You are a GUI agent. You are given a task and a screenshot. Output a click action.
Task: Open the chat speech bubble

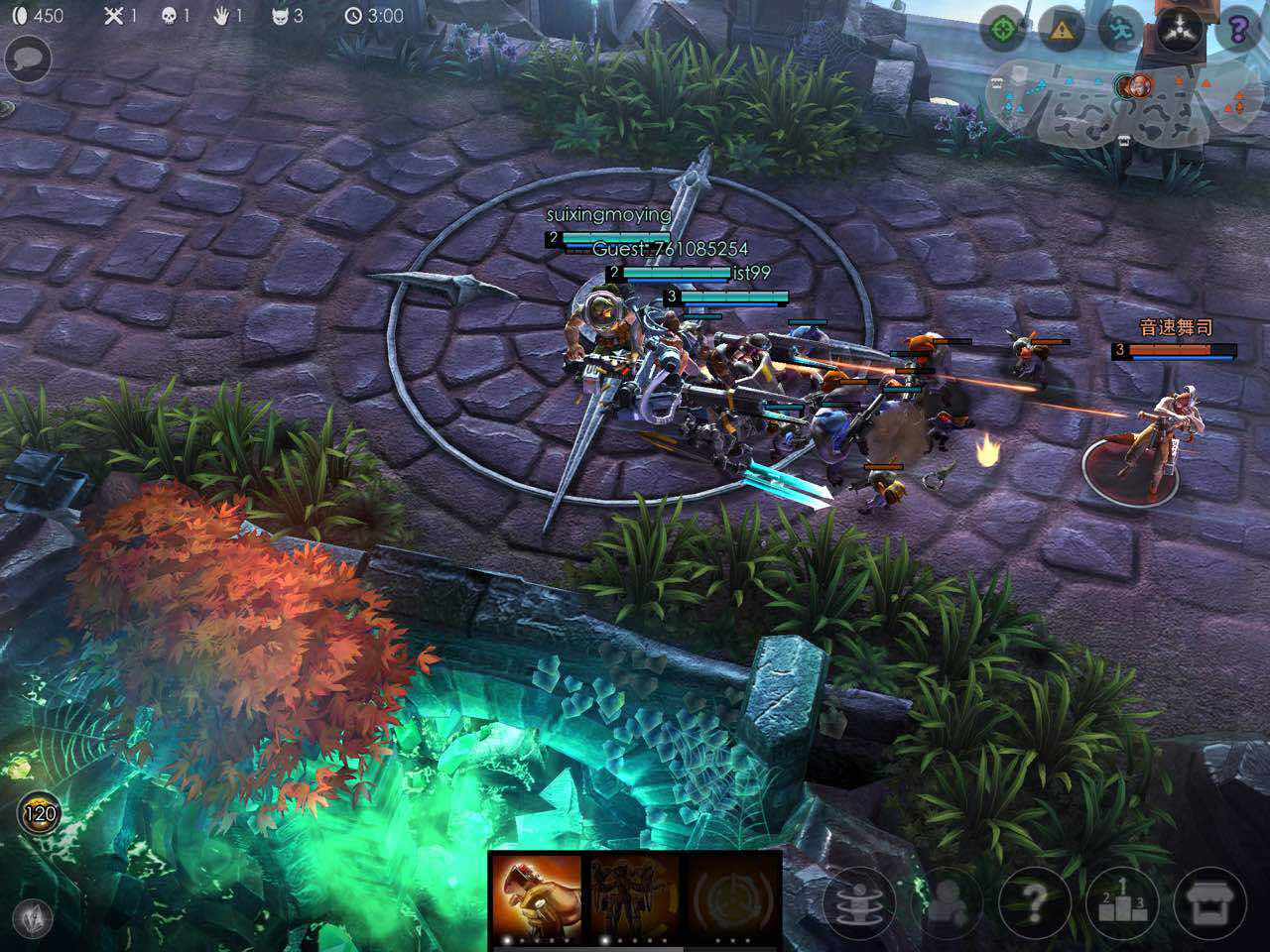tap(29, 59)
